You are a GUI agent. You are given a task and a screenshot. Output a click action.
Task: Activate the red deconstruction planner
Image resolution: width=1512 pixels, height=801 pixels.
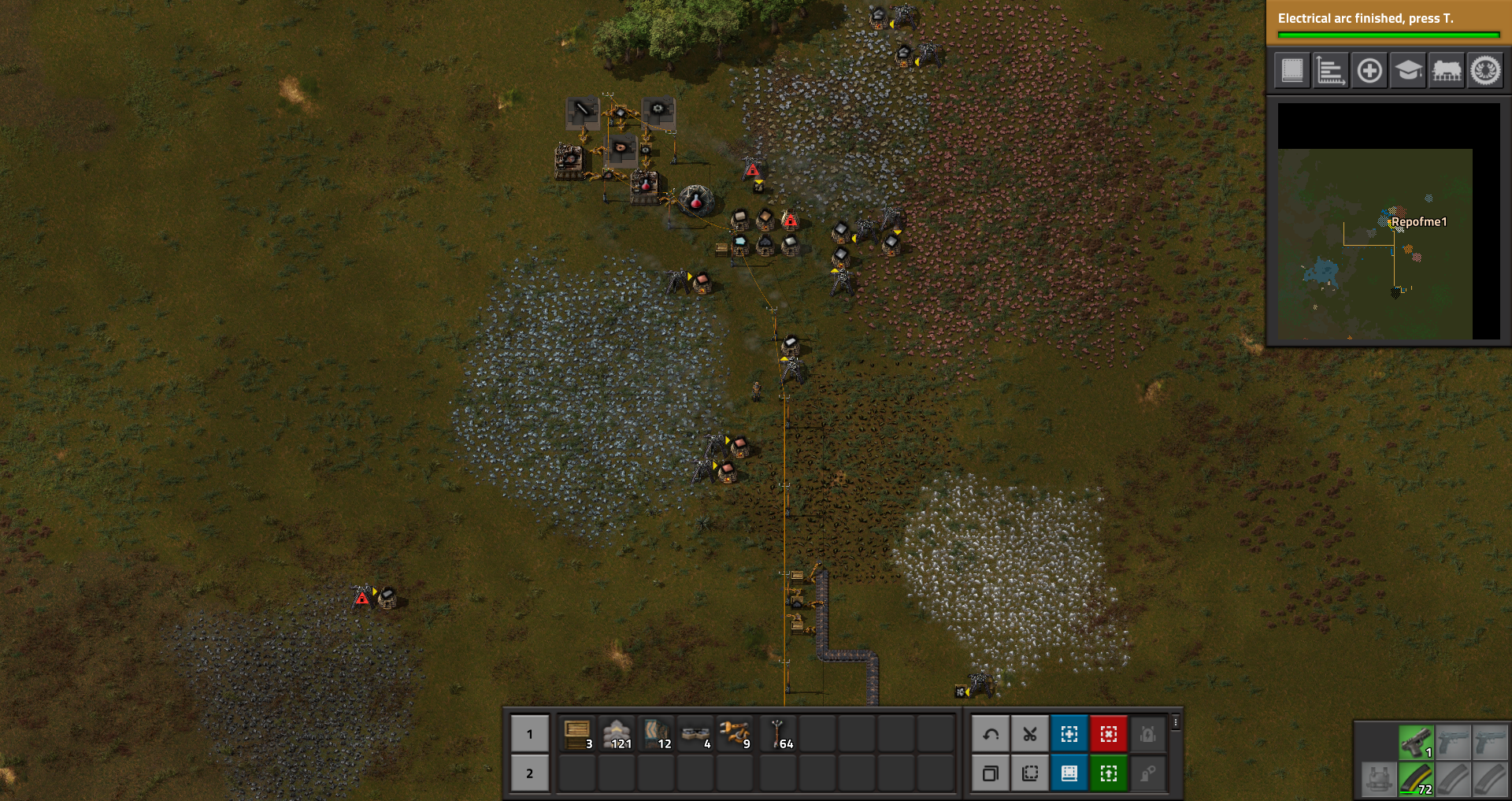(x=1109, y=734)
